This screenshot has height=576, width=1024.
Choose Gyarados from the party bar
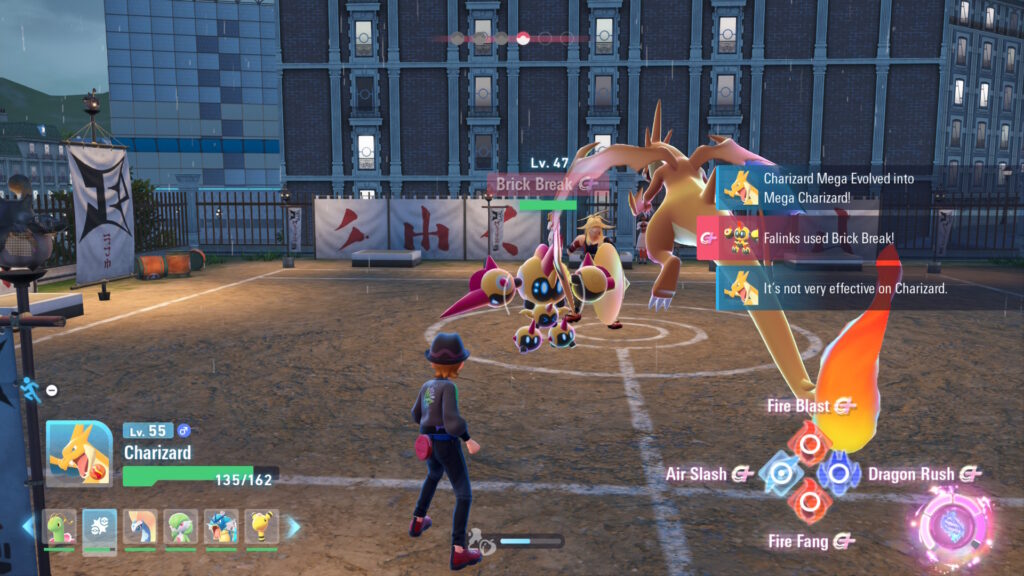(x=221, y=527)
